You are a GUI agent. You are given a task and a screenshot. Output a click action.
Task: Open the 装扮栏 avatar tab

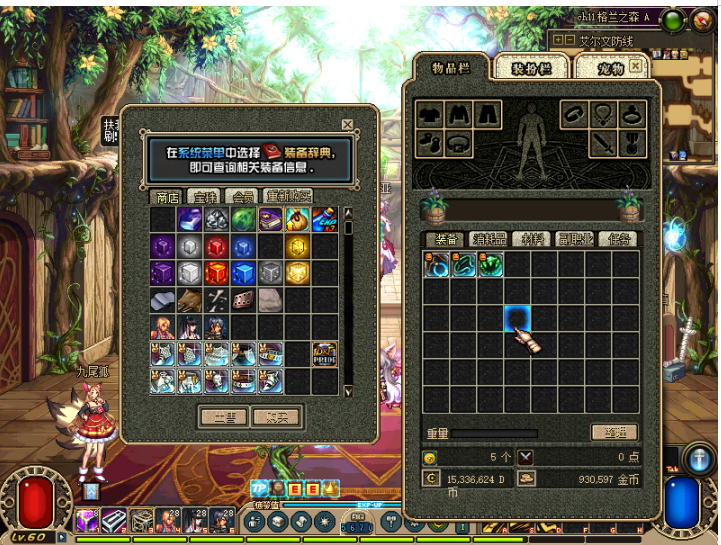(x=531, y=69)
